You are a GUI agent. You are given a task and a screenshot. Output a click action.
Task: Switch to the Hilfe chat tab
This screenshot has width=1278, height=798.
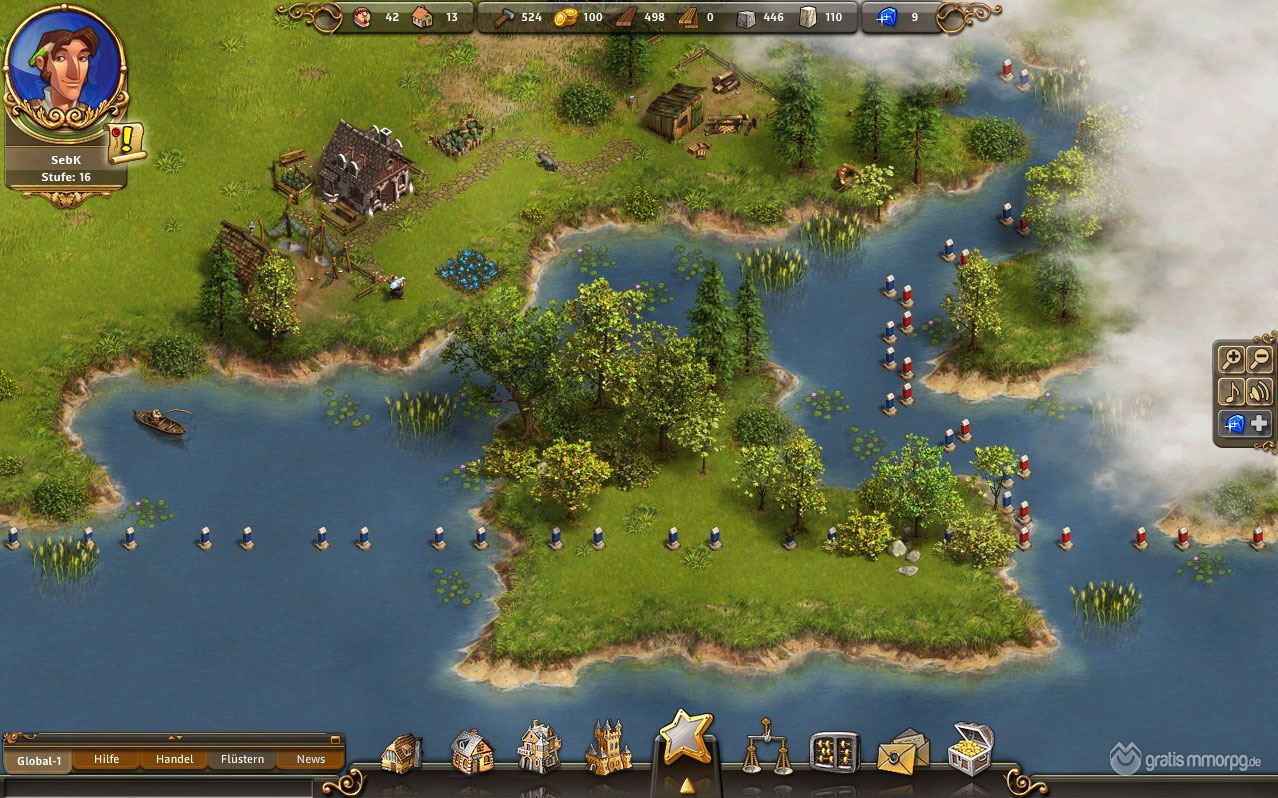pyautogui.click(x=107, y=759)
